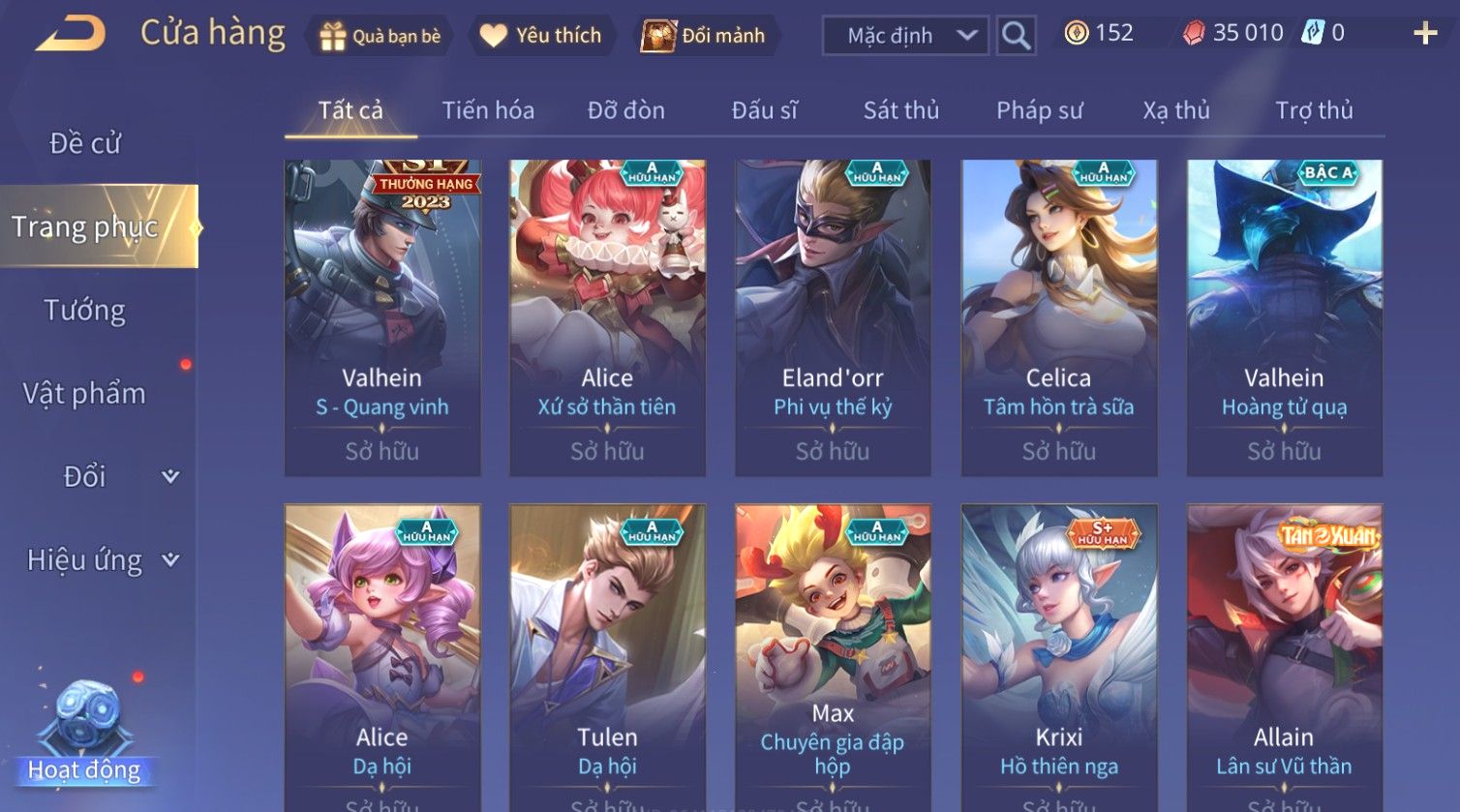Add currency with the plus button

pyautogui.click(x=1425, y=34)
